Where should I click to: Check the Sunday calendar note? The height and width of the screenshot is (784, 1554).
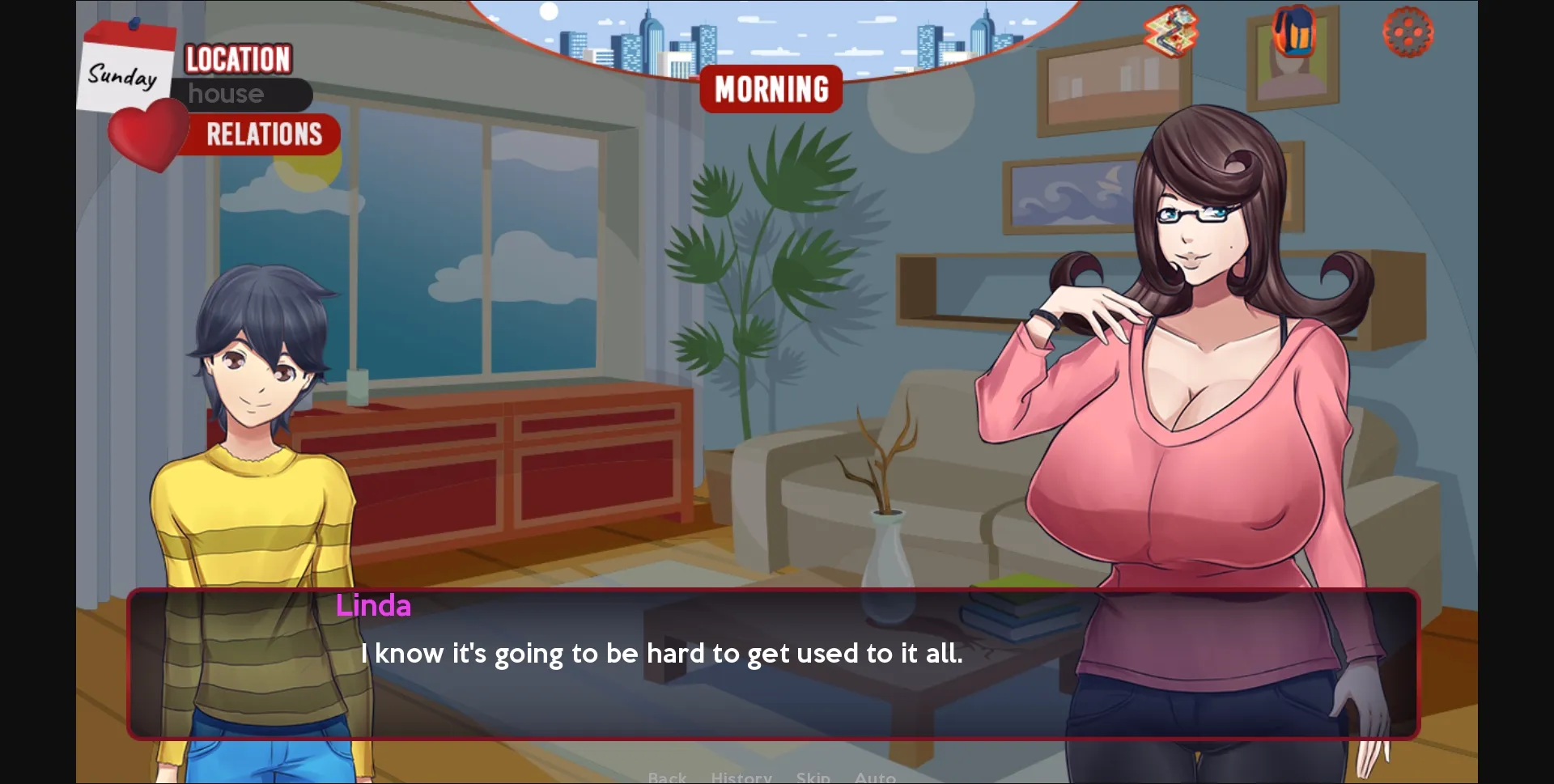click(x=123, y=75)
